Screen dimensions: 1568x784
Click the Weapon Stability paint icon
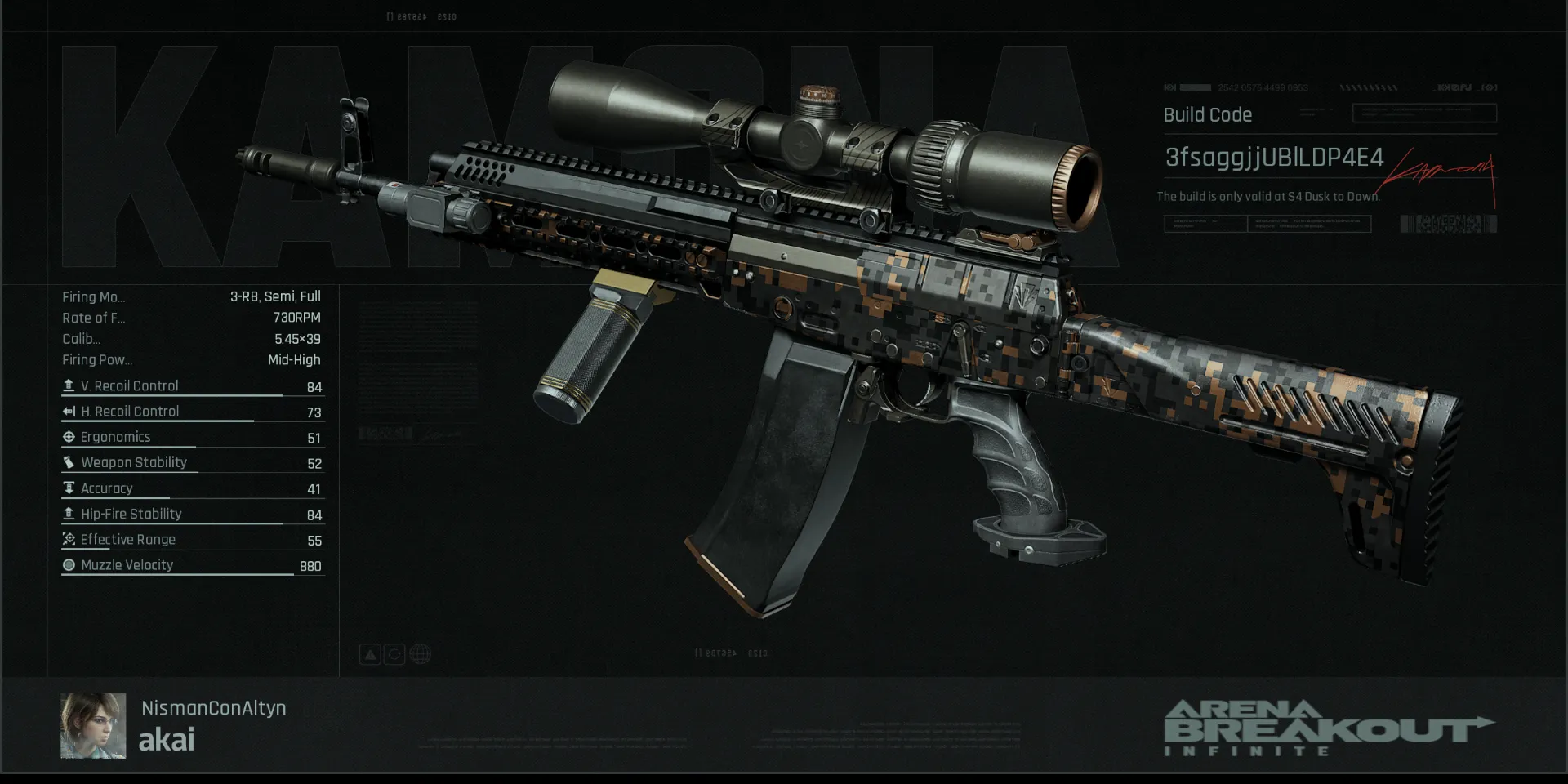tap(69, 462)
